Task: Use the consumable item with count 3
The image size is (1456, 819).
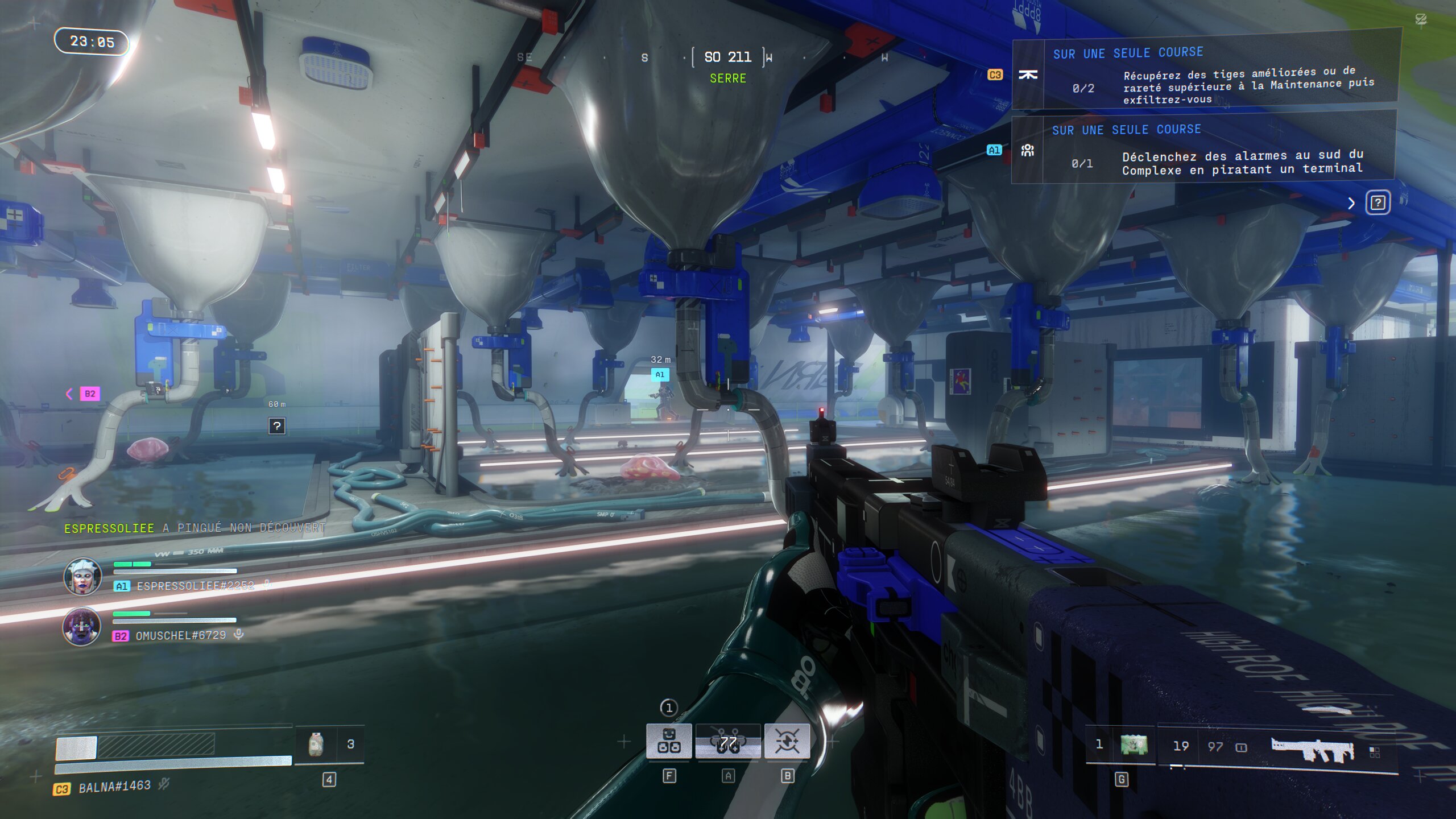Action: tap(316, 744)
